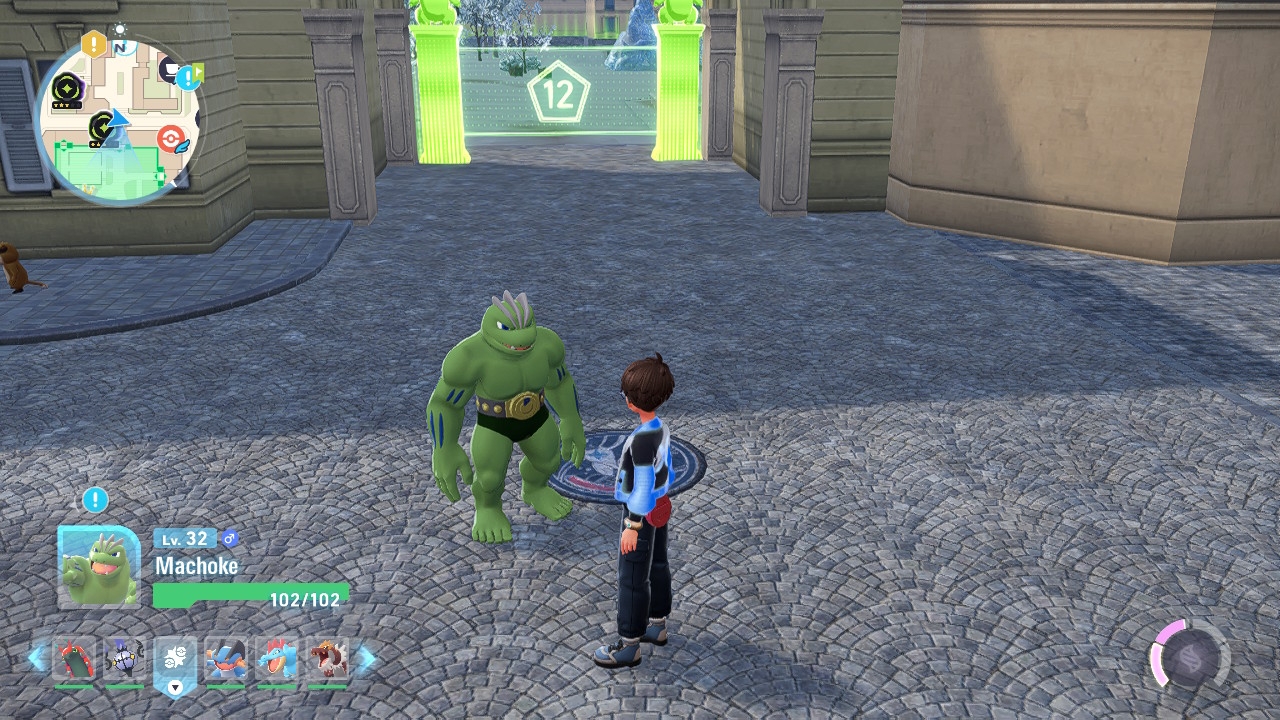The image size is (1280, 720).
Task: Activate the Mega Evolution gauge icon
Action: click(1189, 658)
